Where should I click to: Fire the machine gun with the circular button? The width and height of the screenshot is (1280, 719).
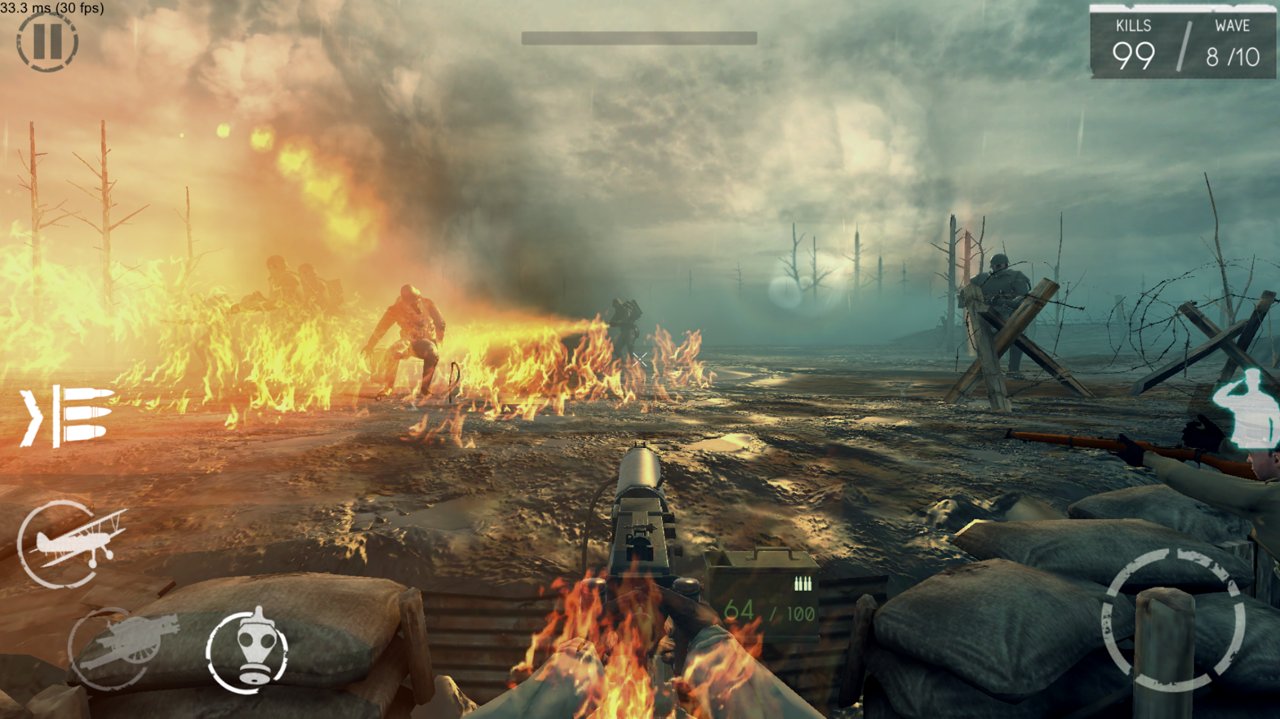(x=1172, y=620)
